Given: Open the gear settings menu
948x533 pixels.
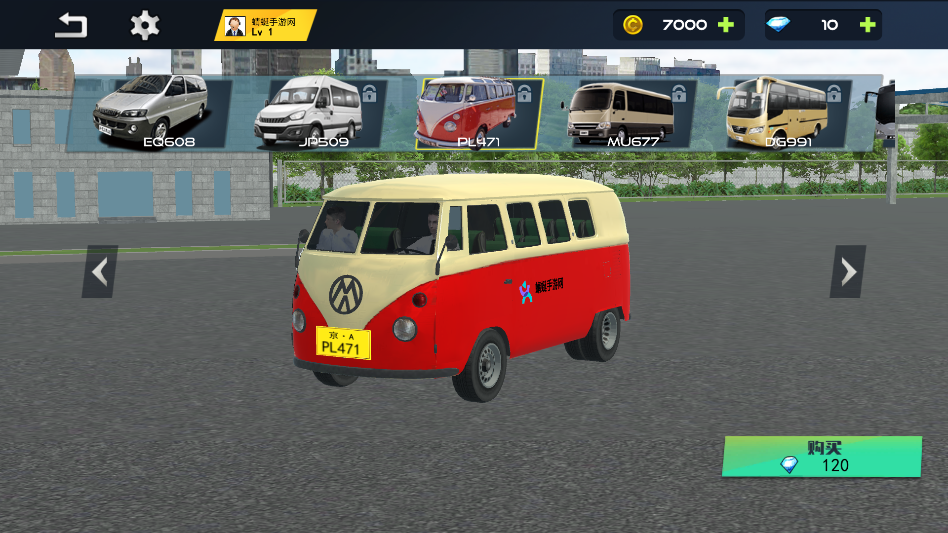Looking at the screenshot, I should point(145,25).
